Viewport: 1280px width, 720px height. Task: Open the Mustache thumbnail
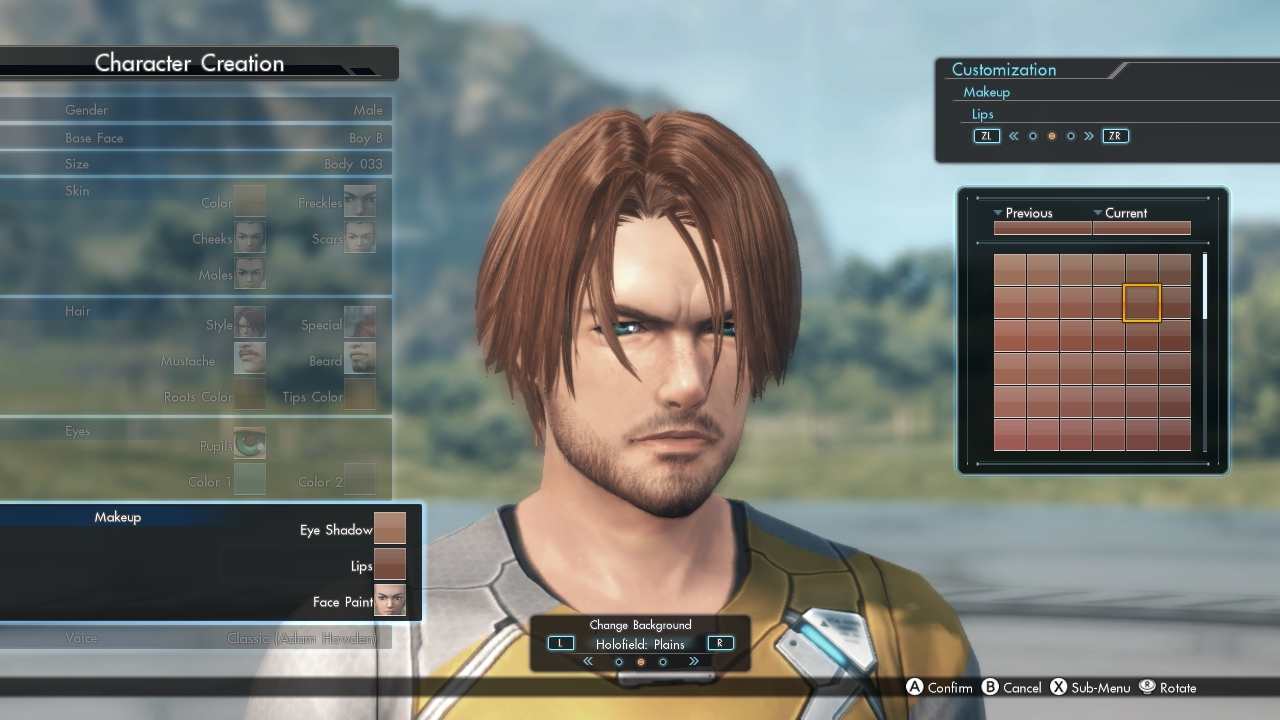pyautogui.click(x=249, y=359)
